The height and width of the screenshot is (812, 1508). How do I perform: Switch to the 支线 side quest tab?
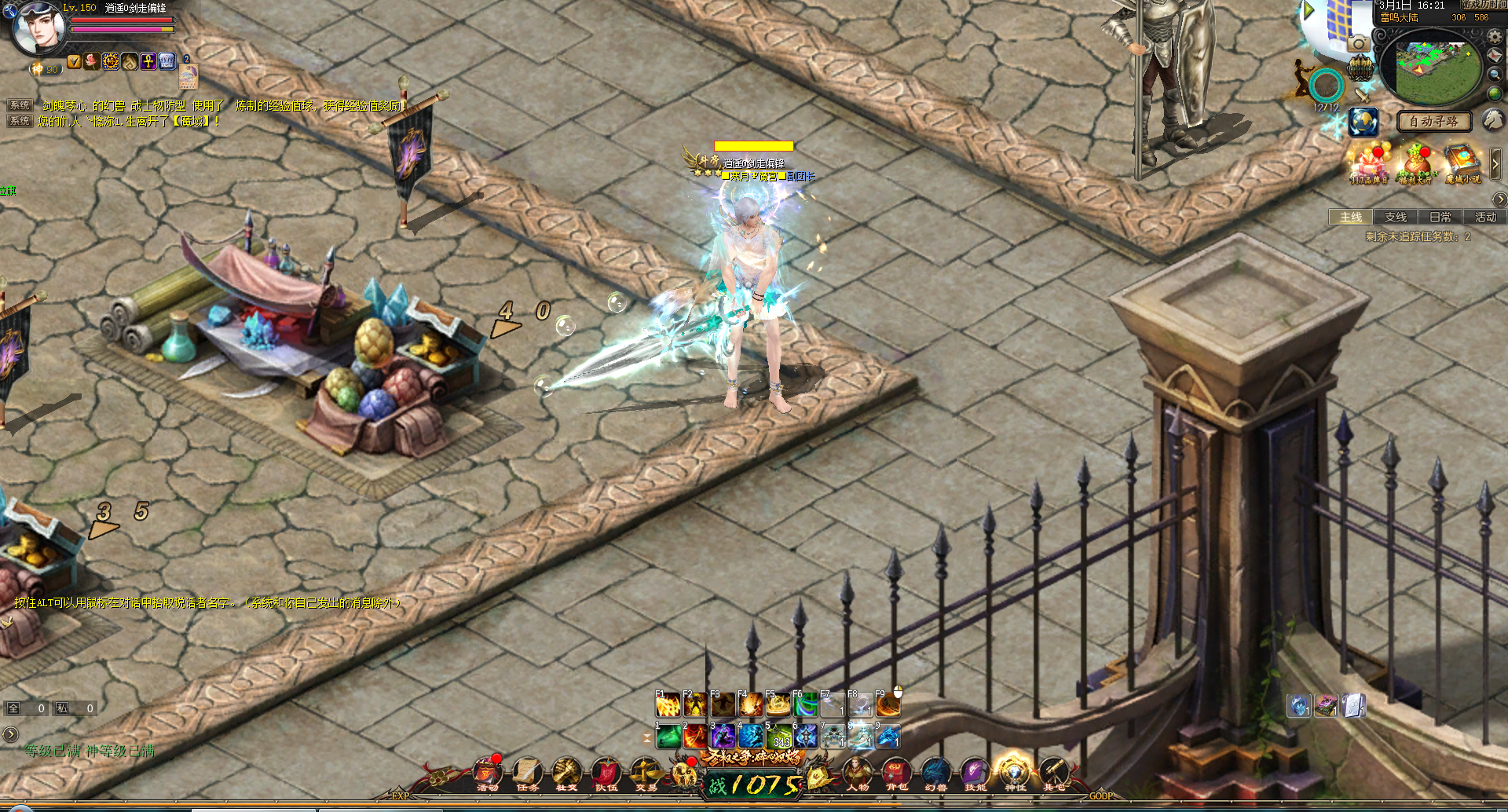1396,218
